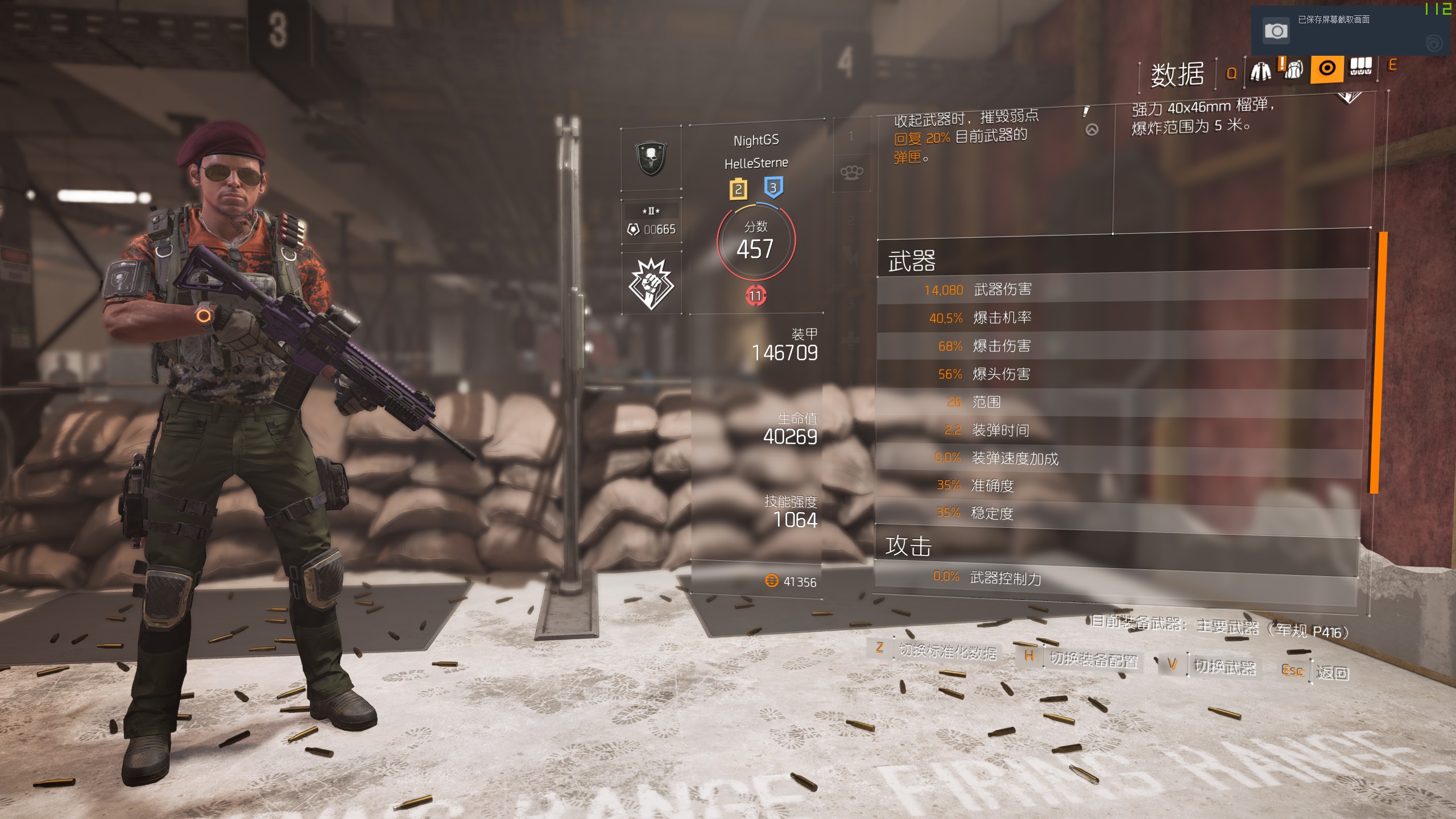The width and height of the screenshot is (1456, 819).
Task: Click 切换标准化数据 to toggle normalized stats
Action: 948,652
